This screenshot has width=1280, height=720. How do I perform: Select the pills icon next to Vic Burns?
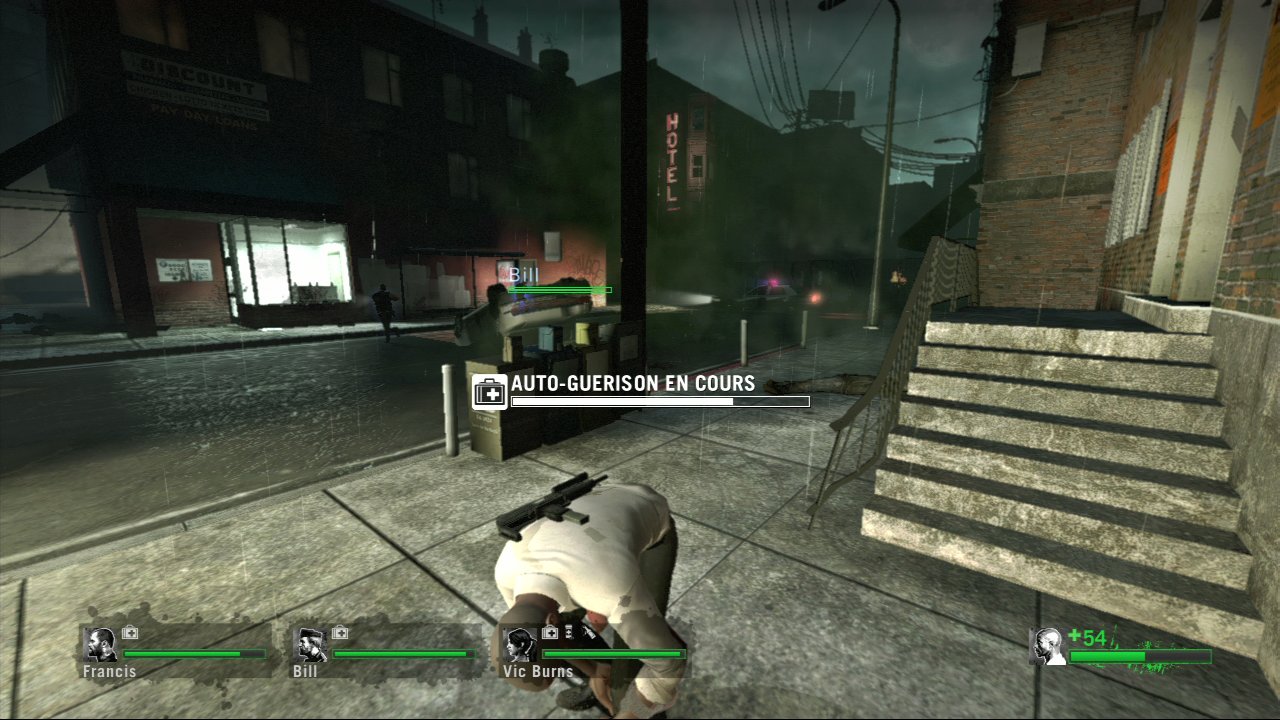tap(567, 632)
